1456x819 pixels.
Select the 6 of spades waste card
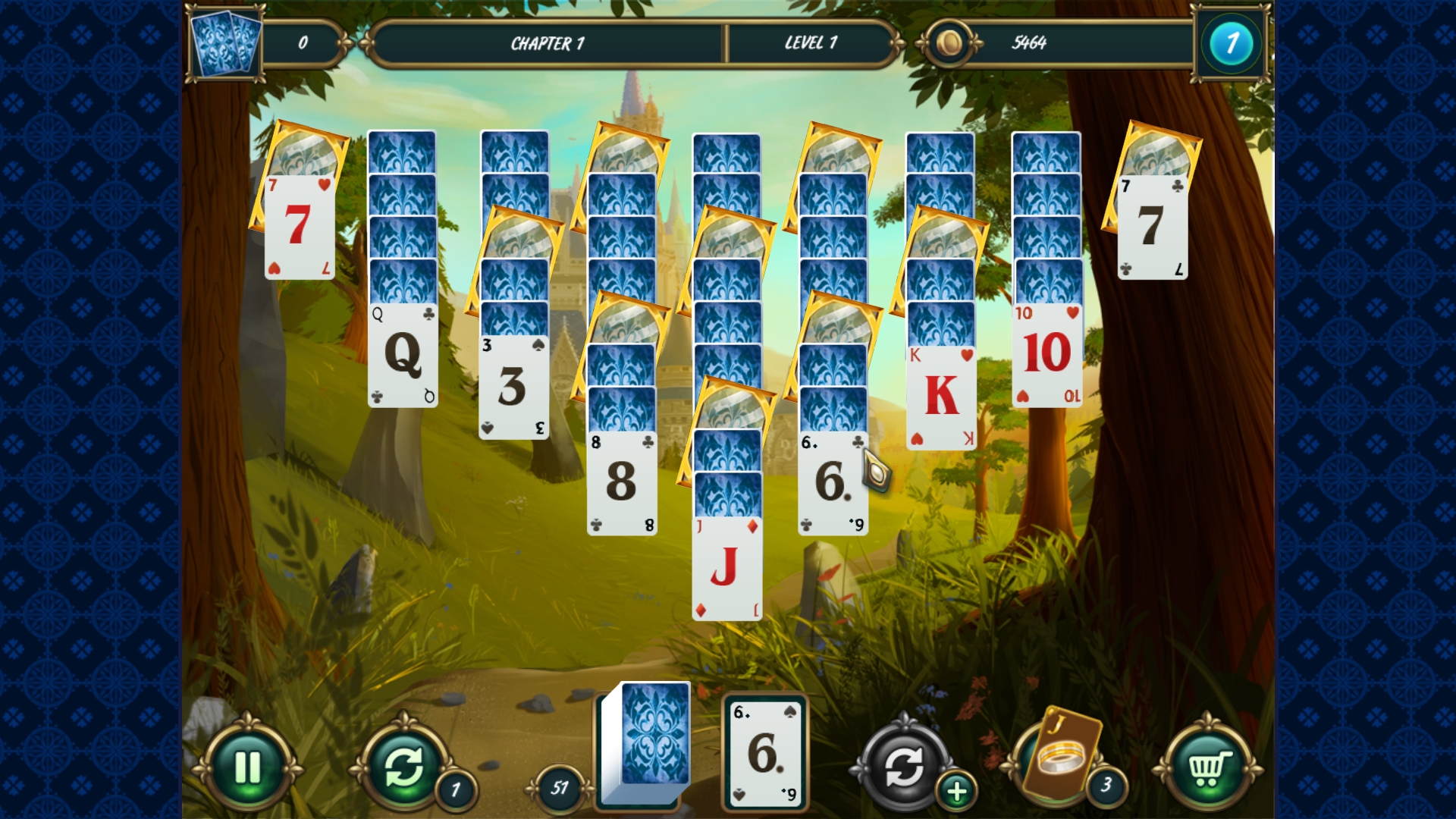[x=762, y=751]
